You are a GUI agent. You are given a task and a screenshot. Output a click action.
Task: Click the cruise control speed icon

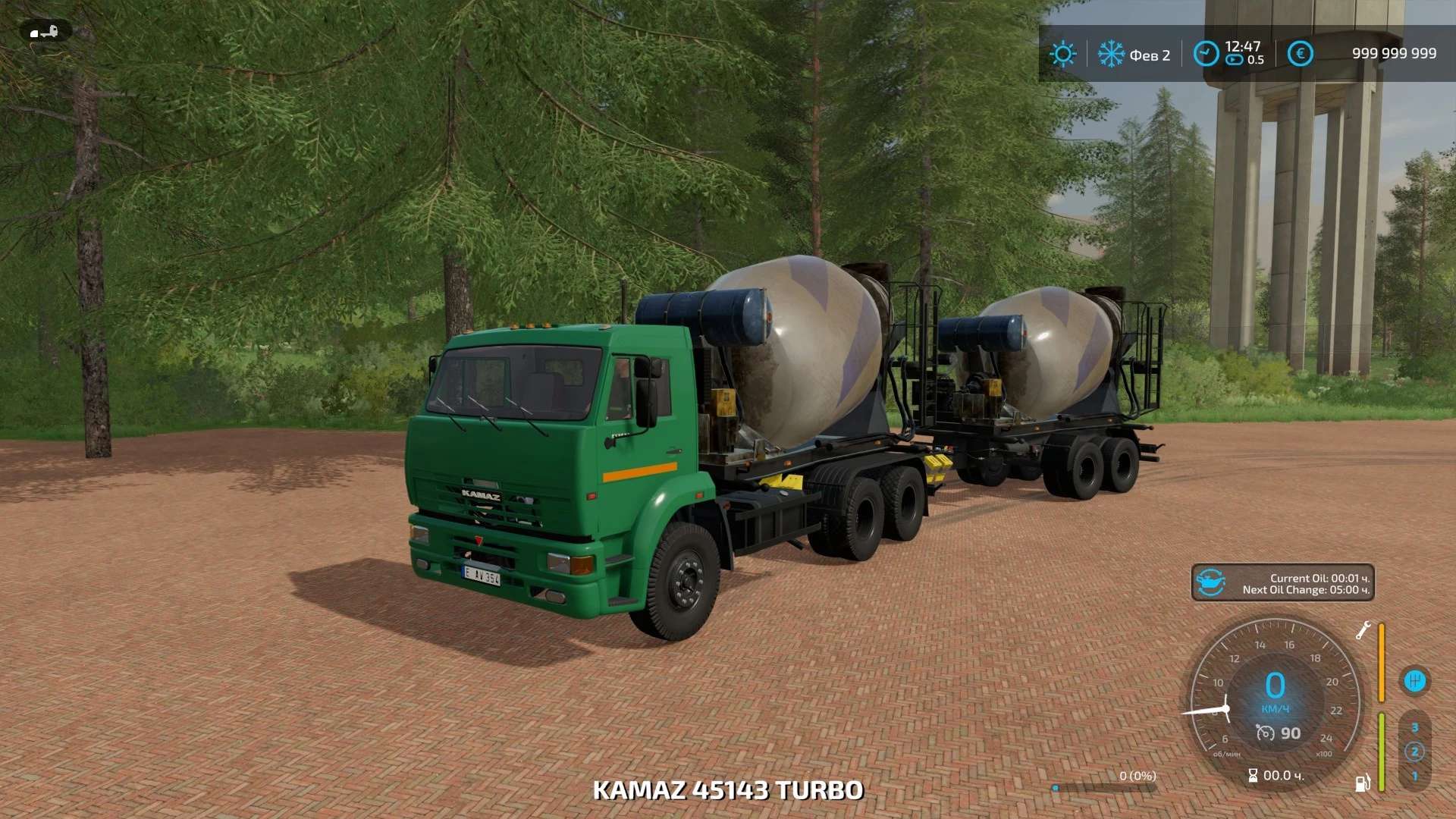point(1265,733)
